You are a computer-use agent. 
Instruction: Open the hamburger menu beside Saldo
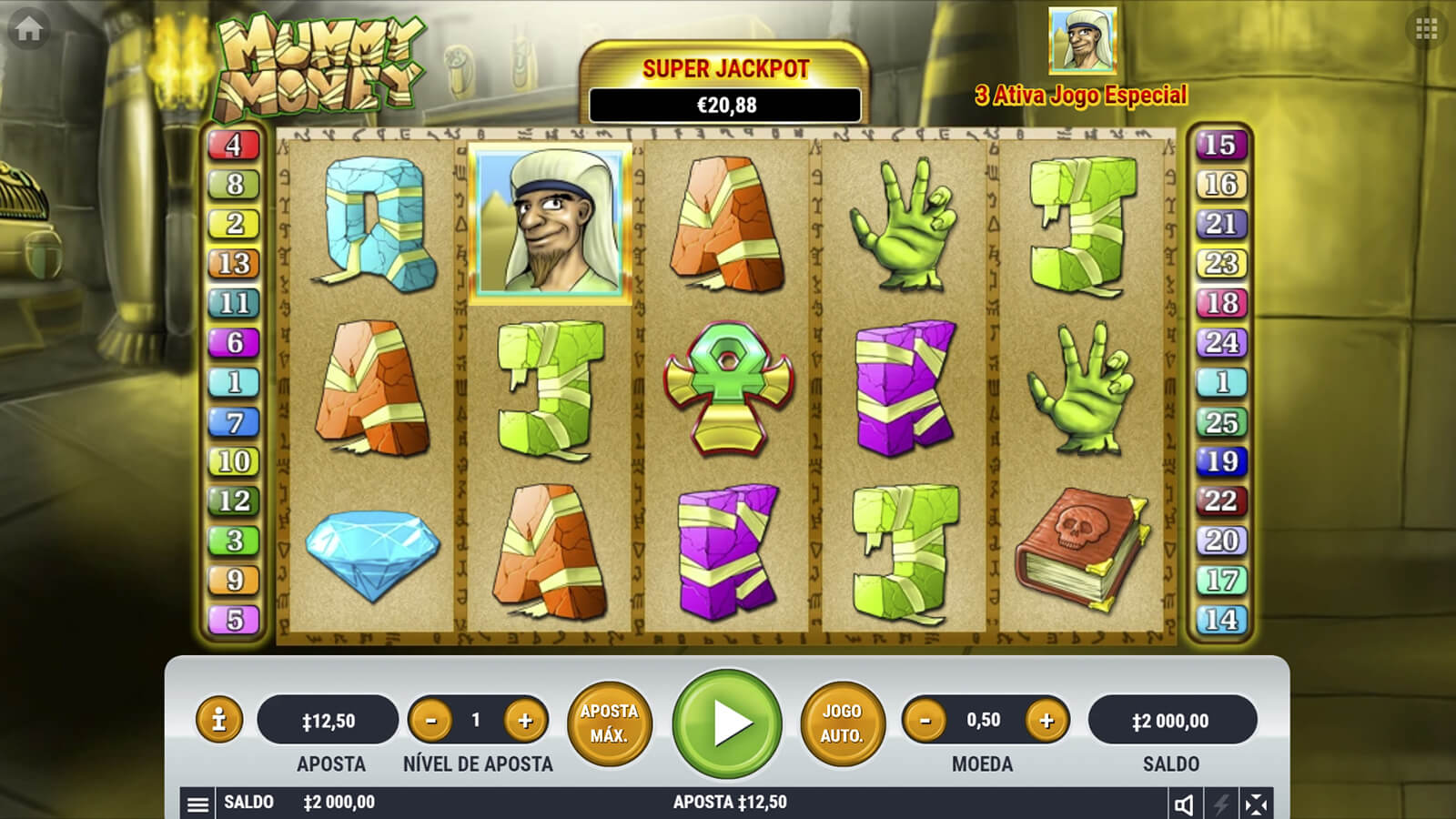pos(197,804)
